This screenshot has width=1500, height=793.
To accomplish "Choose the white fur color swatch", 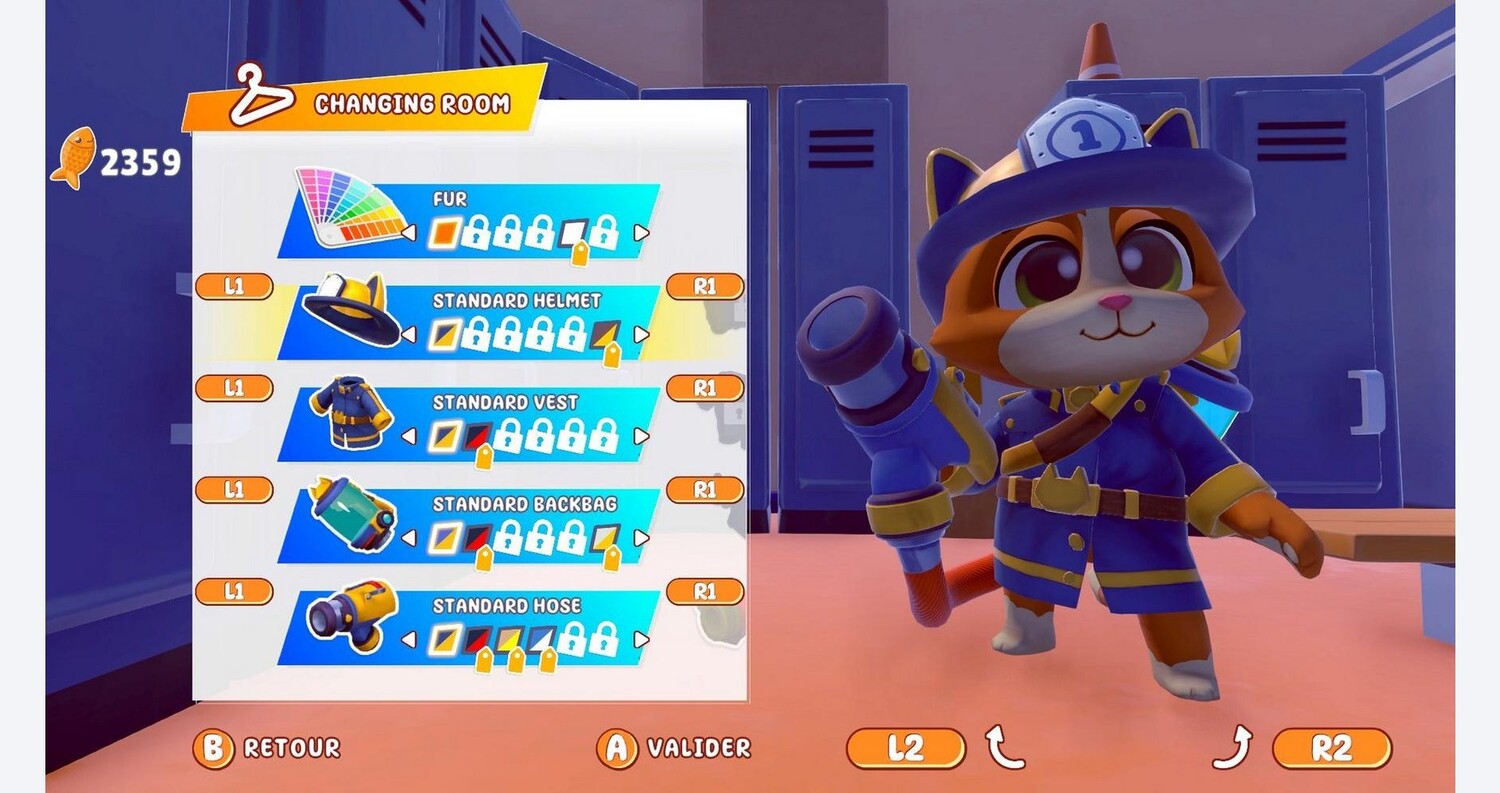I will (573, 233).
